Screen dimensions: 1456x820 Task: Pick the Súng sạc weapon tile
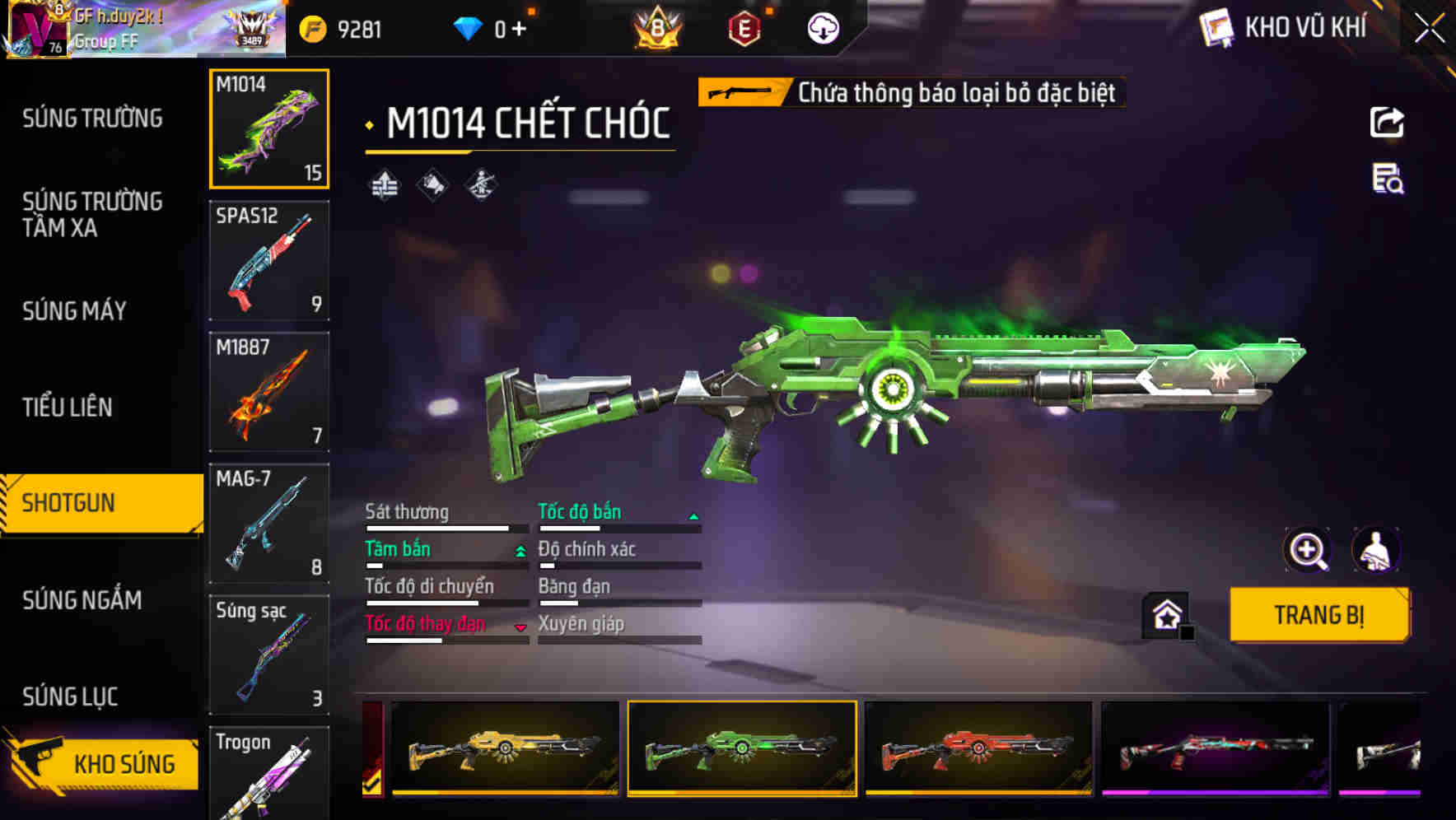269,655
